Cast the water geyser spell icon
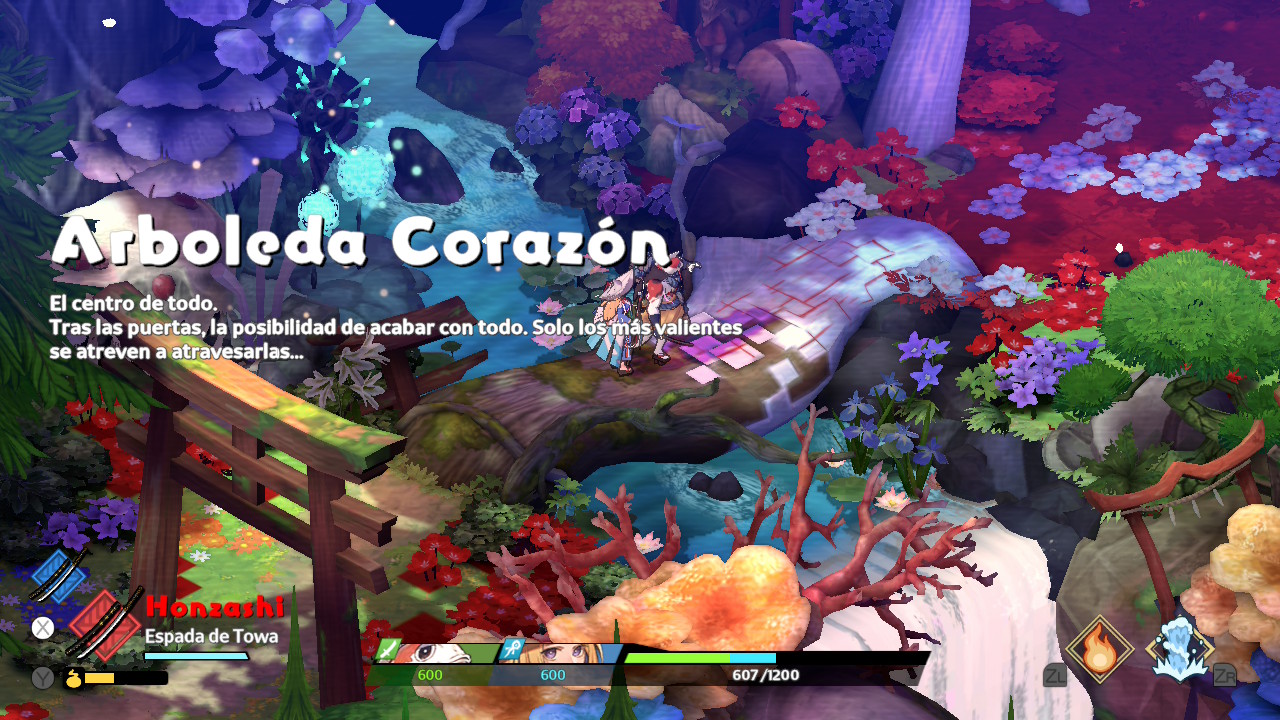This screenshot has width=1280, height=720. coord(1179,649)
